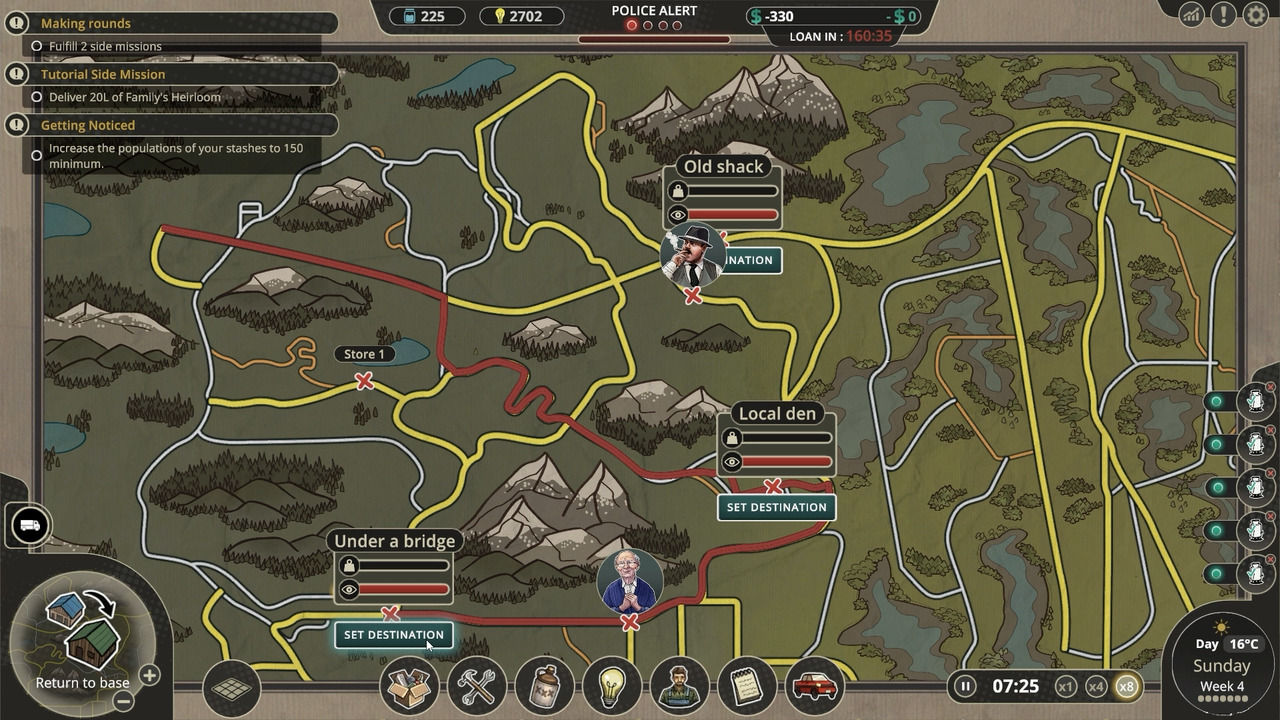Open the moonshine jug menu
The height and width of the screenshot is (720, 1280).
(x=545, y=687)
